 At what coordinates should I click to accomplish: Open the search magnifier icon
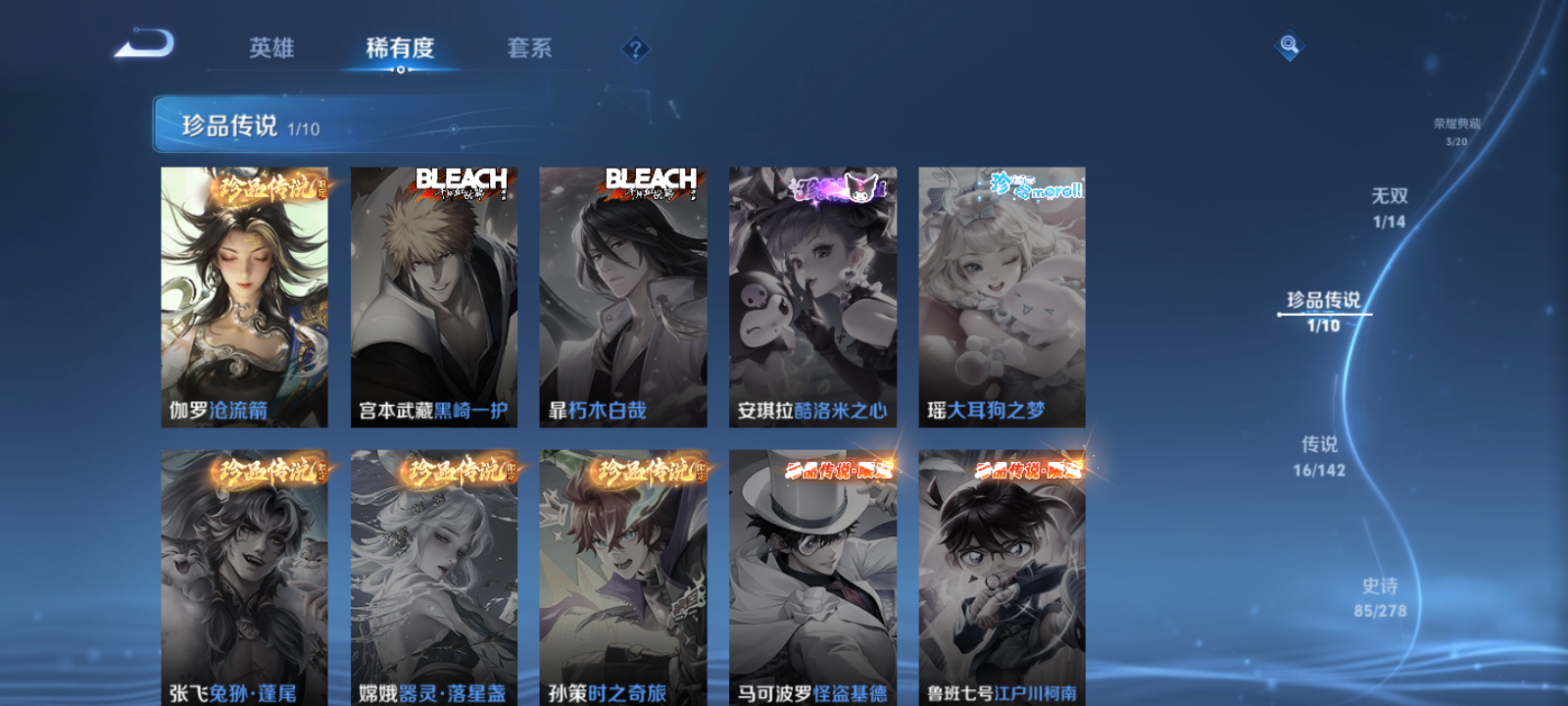[1288, 42]
